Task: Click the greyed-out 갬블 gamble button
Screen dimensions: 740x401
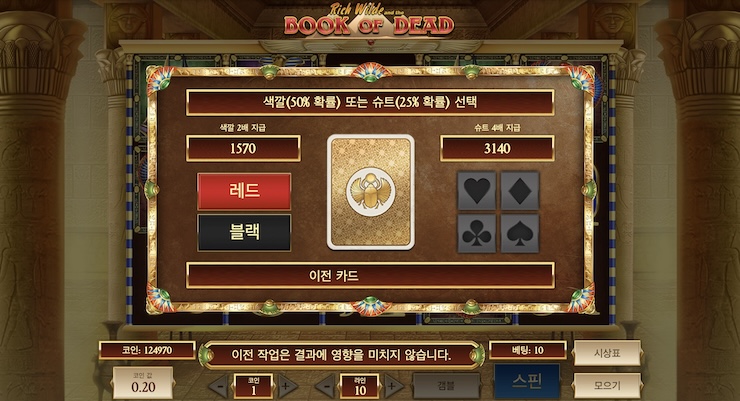Action: 446,384
